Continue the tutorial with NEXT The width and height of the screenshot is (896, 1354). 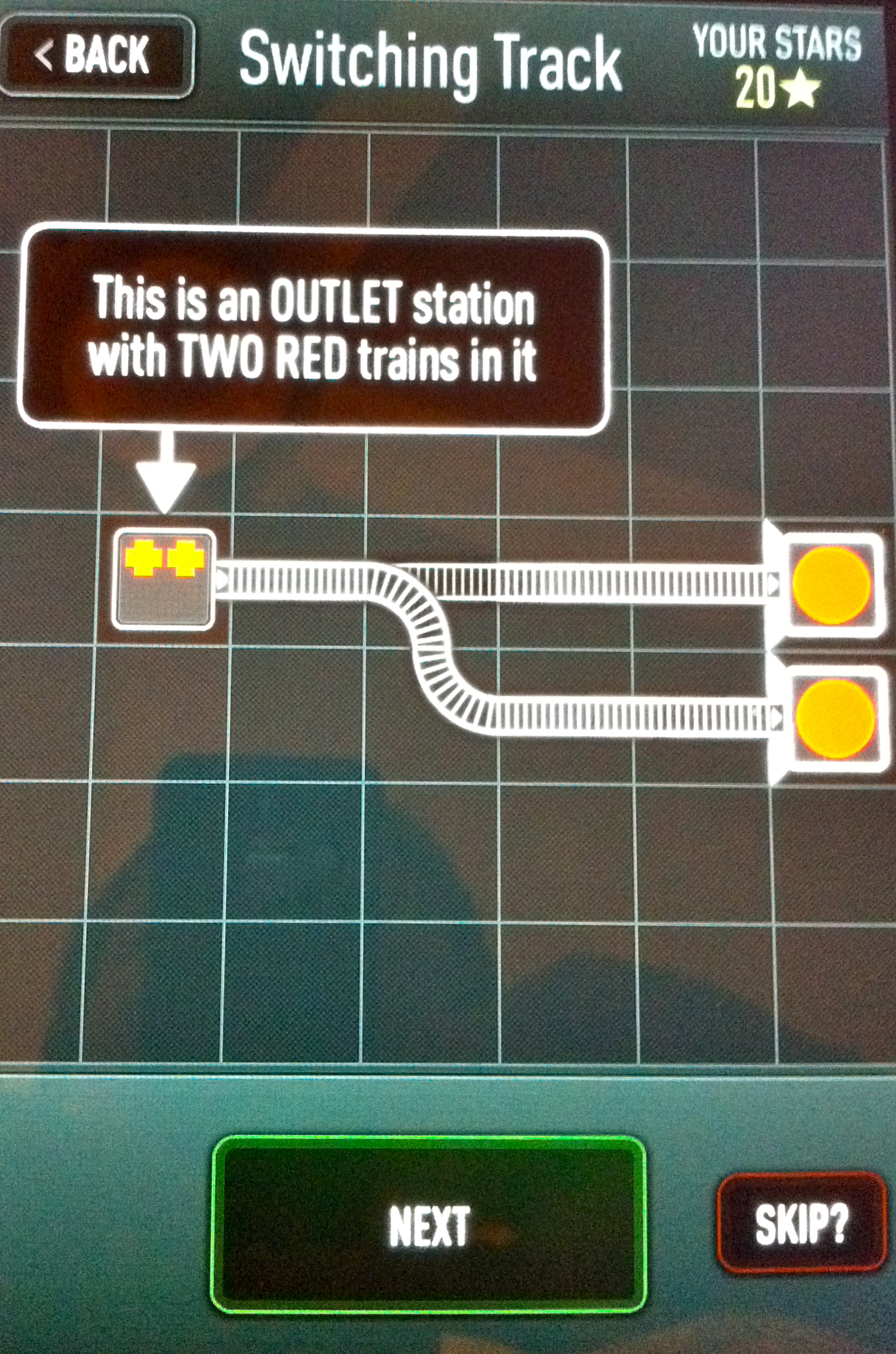[429, 1225]
